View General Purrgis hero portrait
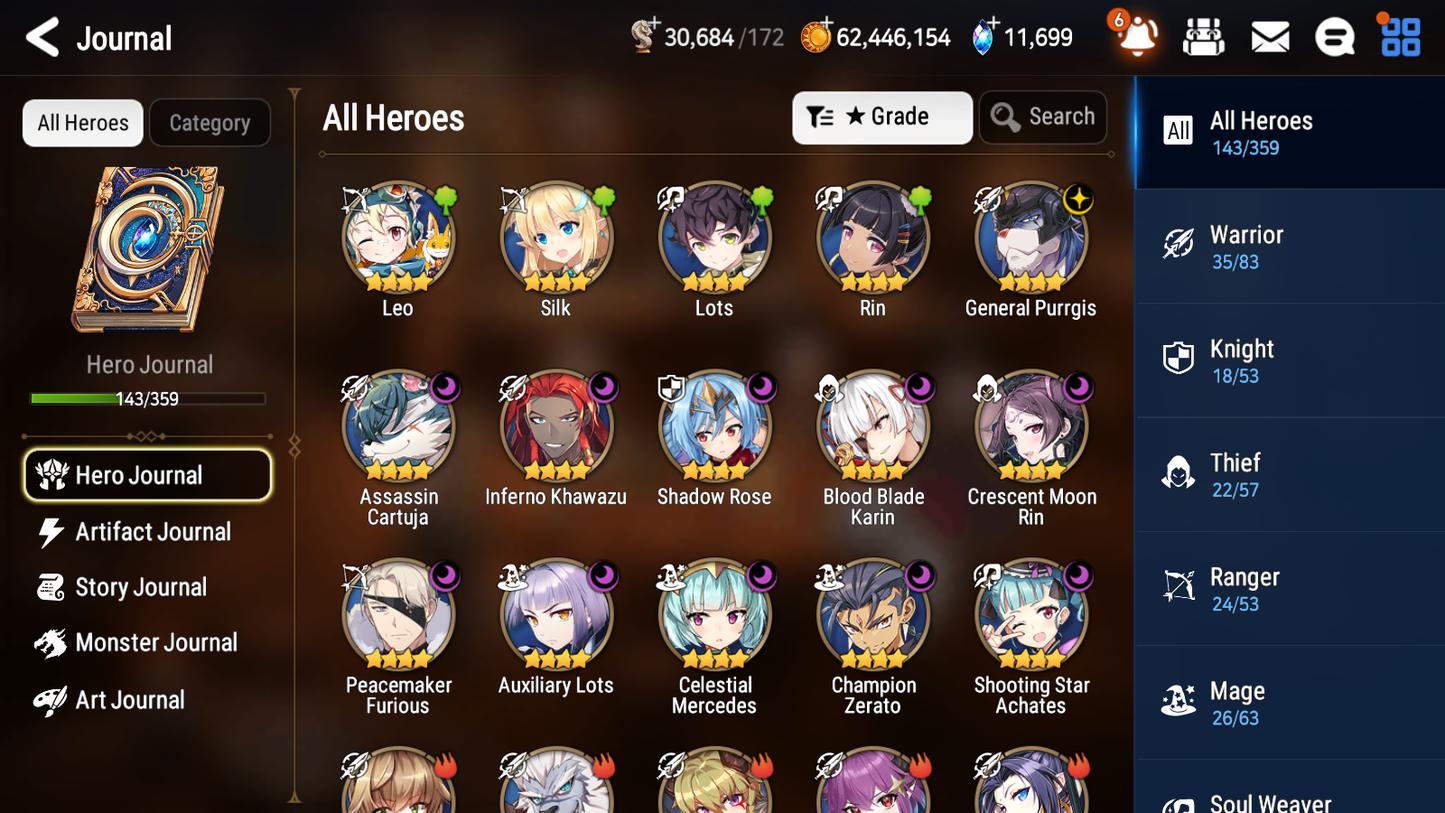 (x=1031, y=237)
